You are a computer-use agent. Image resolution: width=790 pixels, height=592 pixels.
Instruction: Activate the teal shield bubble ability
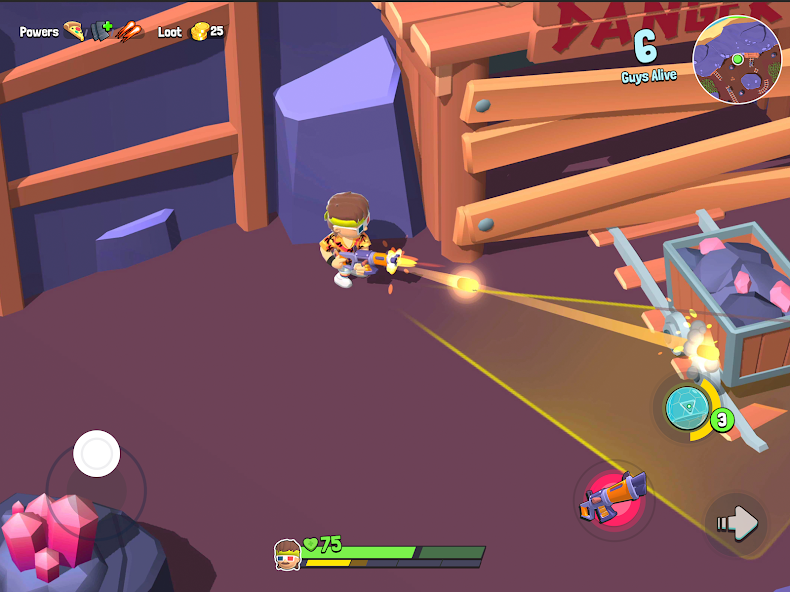click(688, 408)
